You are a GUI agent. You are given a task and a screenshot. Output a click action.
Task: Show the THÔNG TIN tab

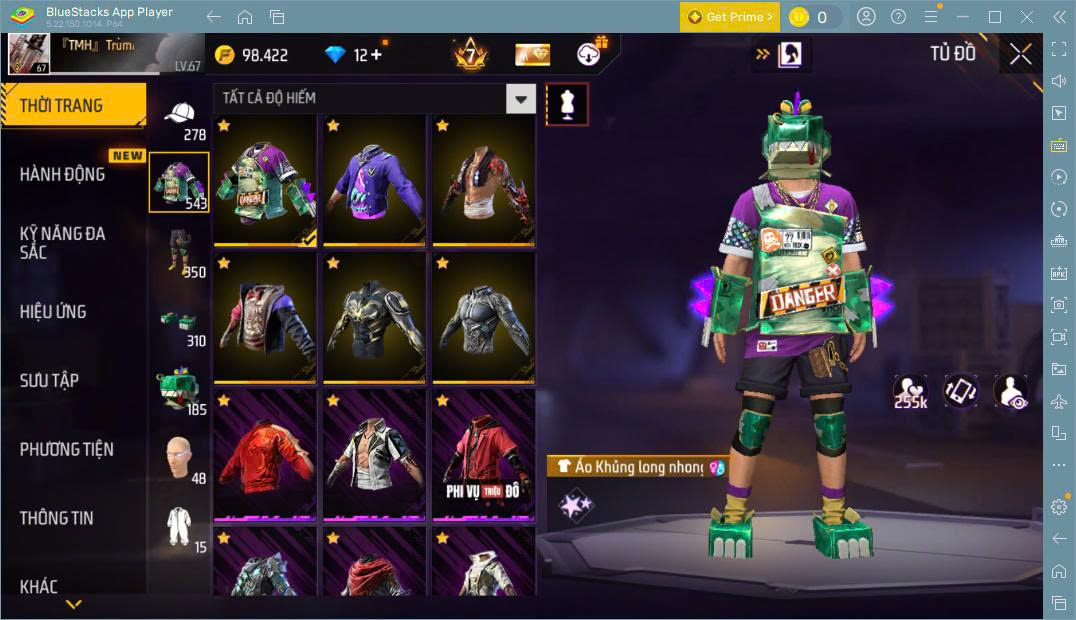(56, 518)
